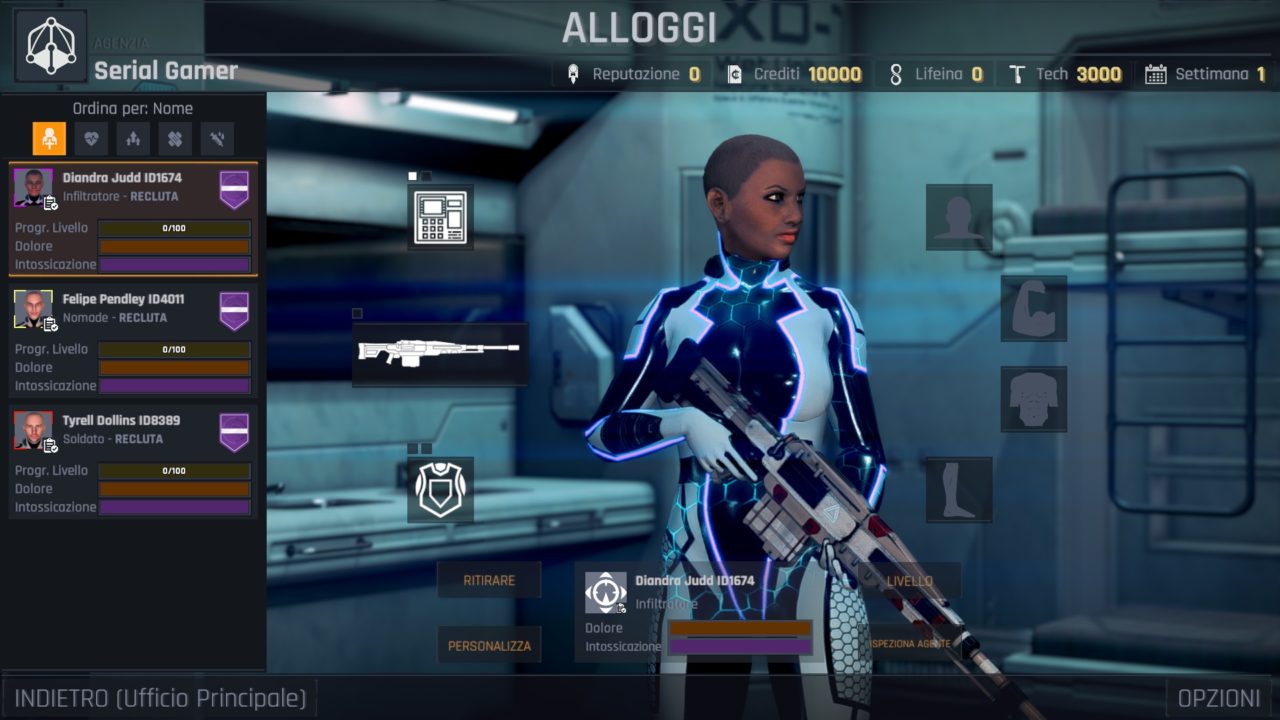Viewport: 1280px width, 720px height.
Task: Open the device gadget equipment slot
Action: pyautogui.click(x=441, y=217)
